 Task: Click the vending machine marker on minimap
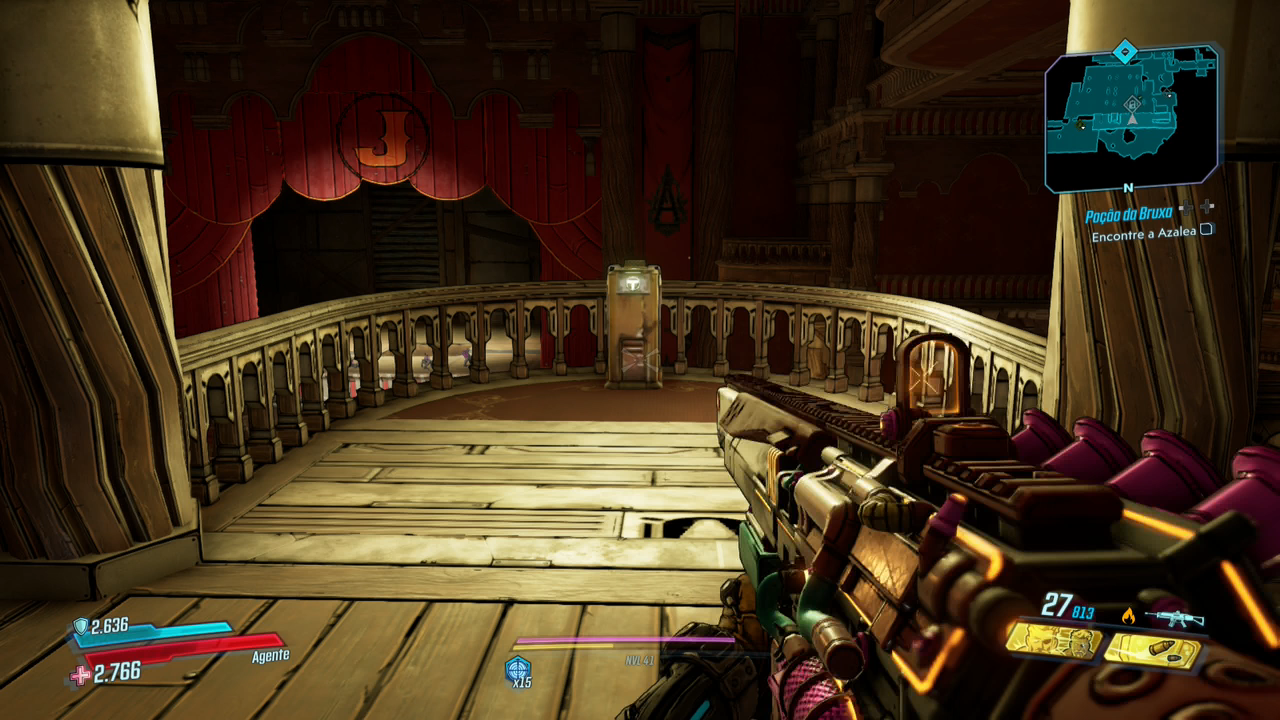point(1132,104)
